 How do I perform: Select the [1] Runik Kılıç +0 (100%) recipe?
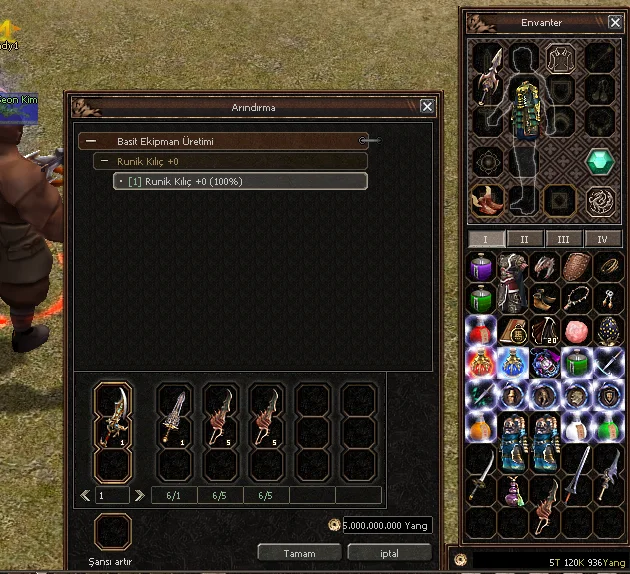(x=240, y=181)
